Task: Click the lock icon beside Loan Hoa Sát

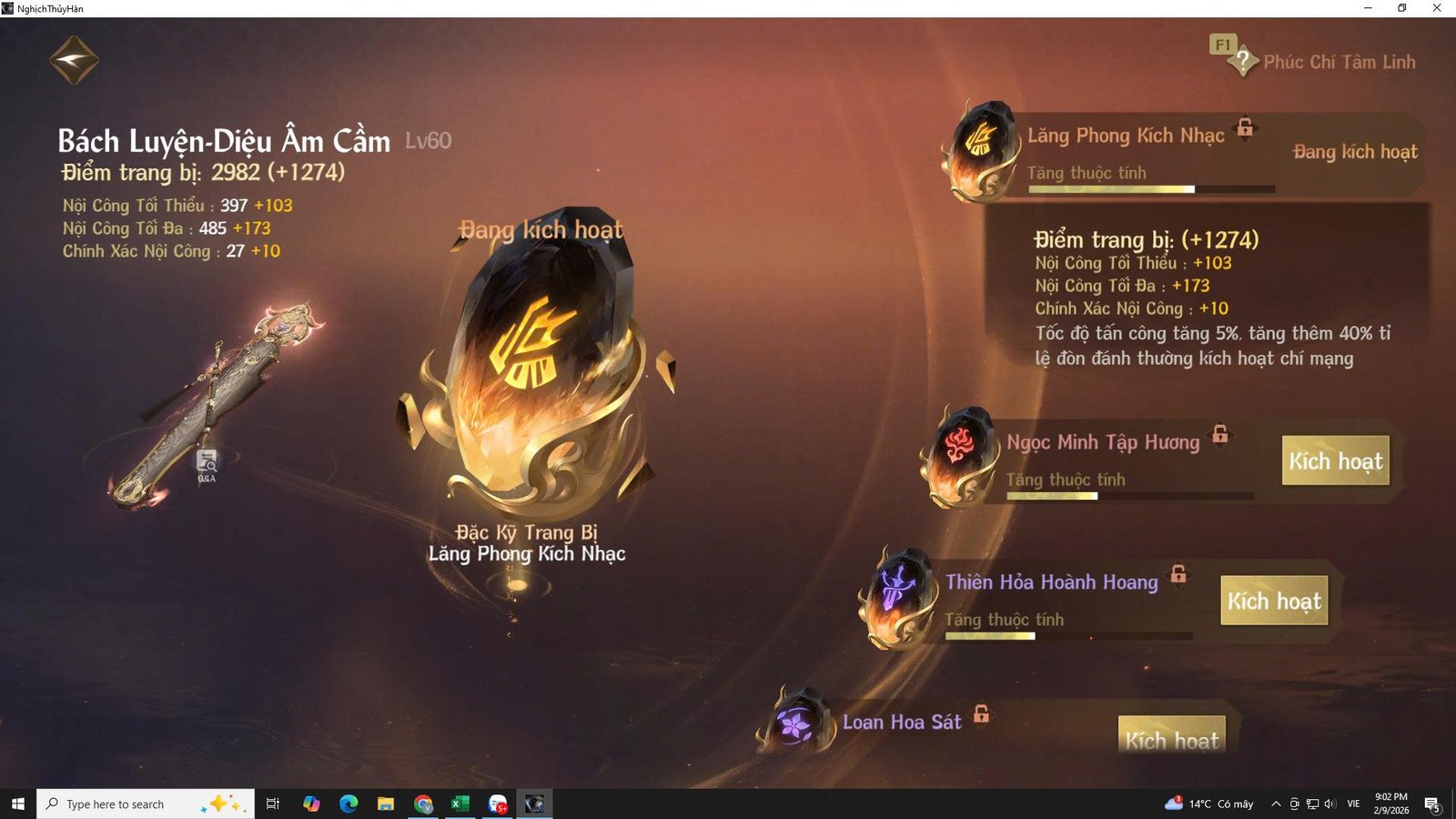Action: tap(981, 714)
